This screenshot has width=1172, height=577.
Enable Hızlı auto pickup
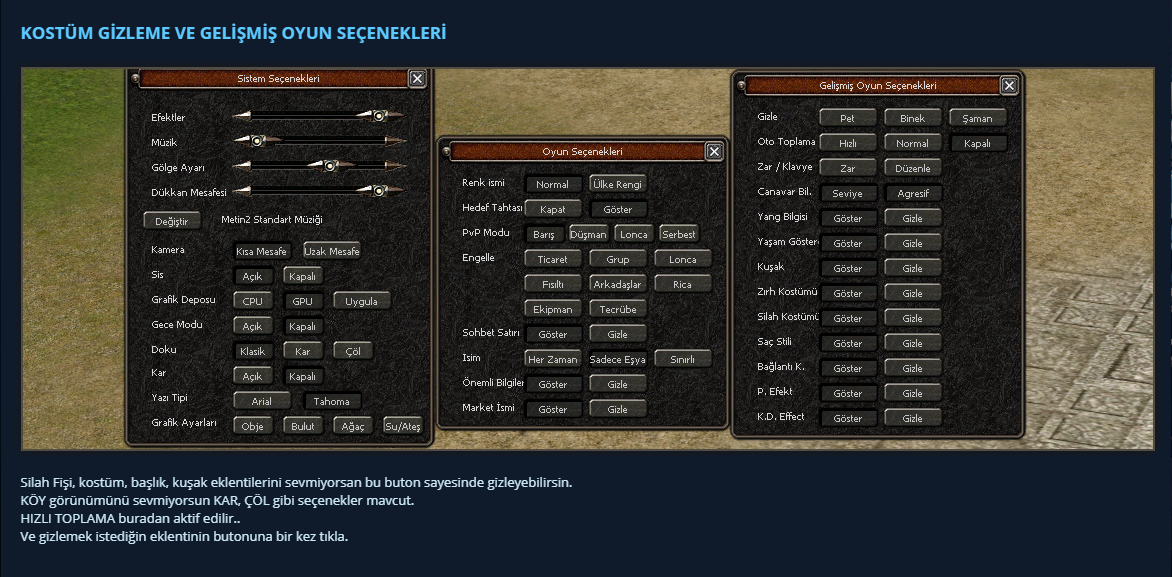click(x=847, y=143)
